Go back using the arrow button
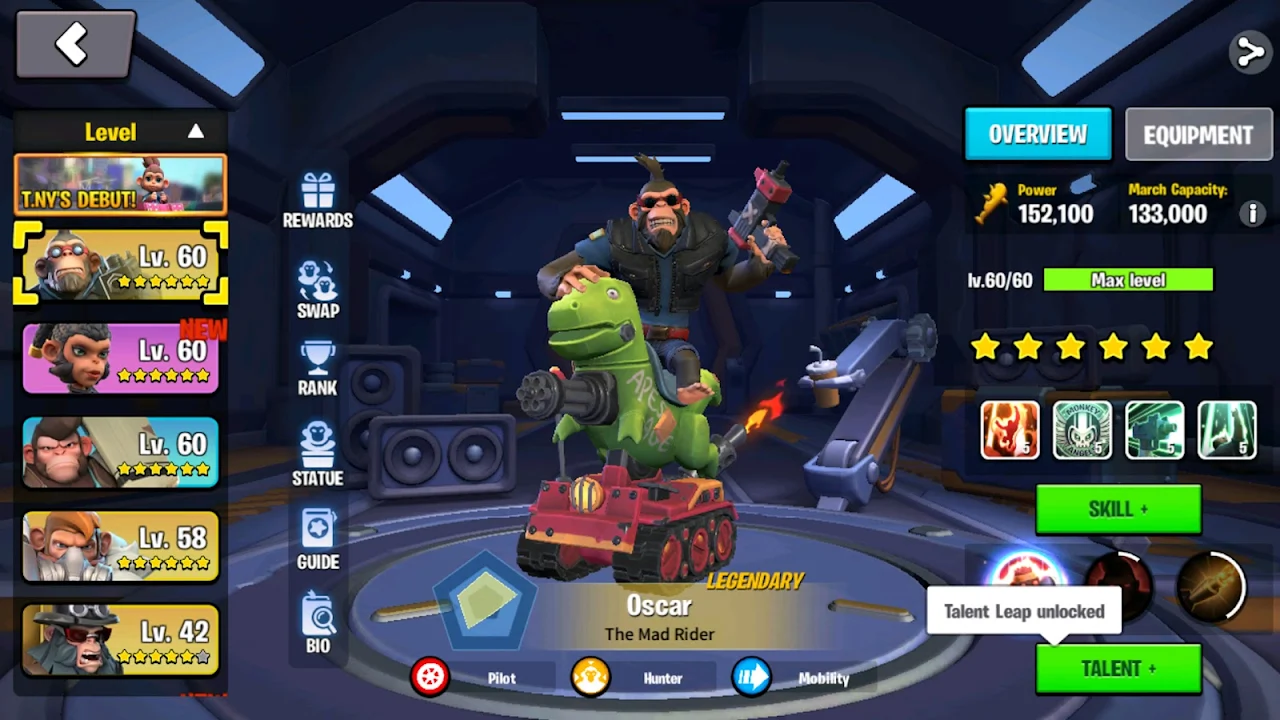1280x720 pixels. point(75,45)
